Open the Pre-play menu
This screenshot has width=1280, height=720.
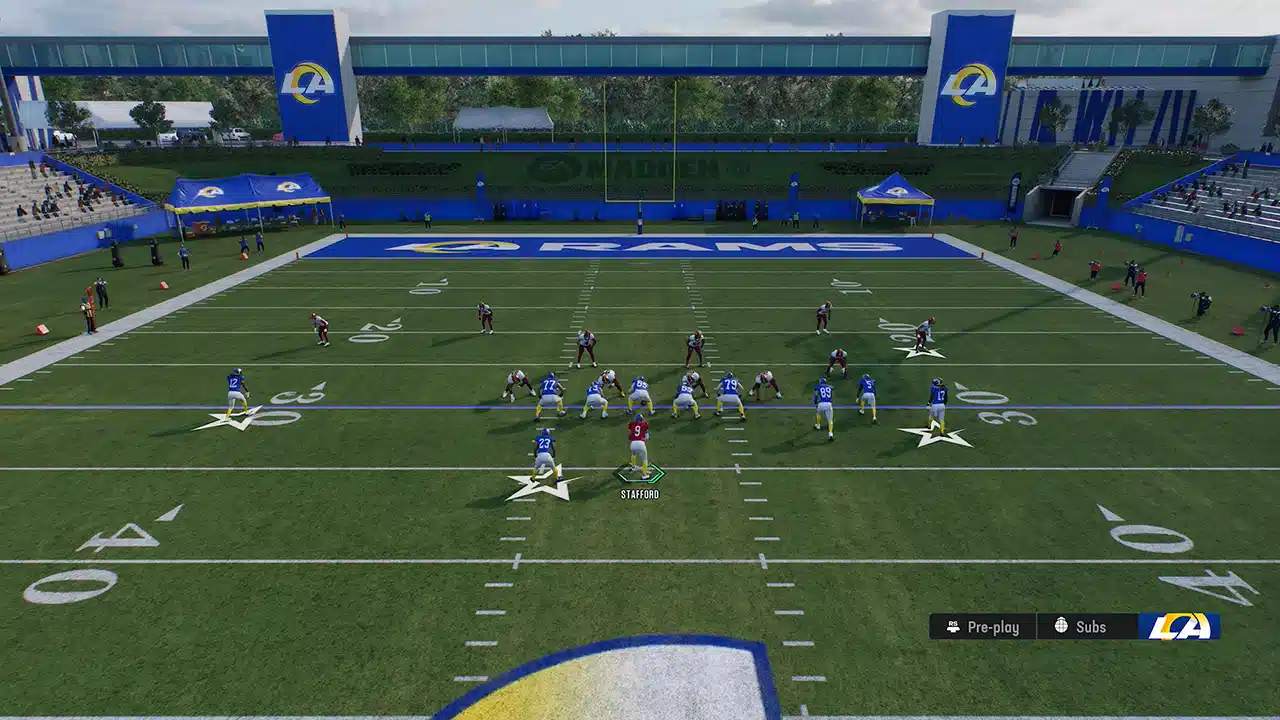coord(983,627)
